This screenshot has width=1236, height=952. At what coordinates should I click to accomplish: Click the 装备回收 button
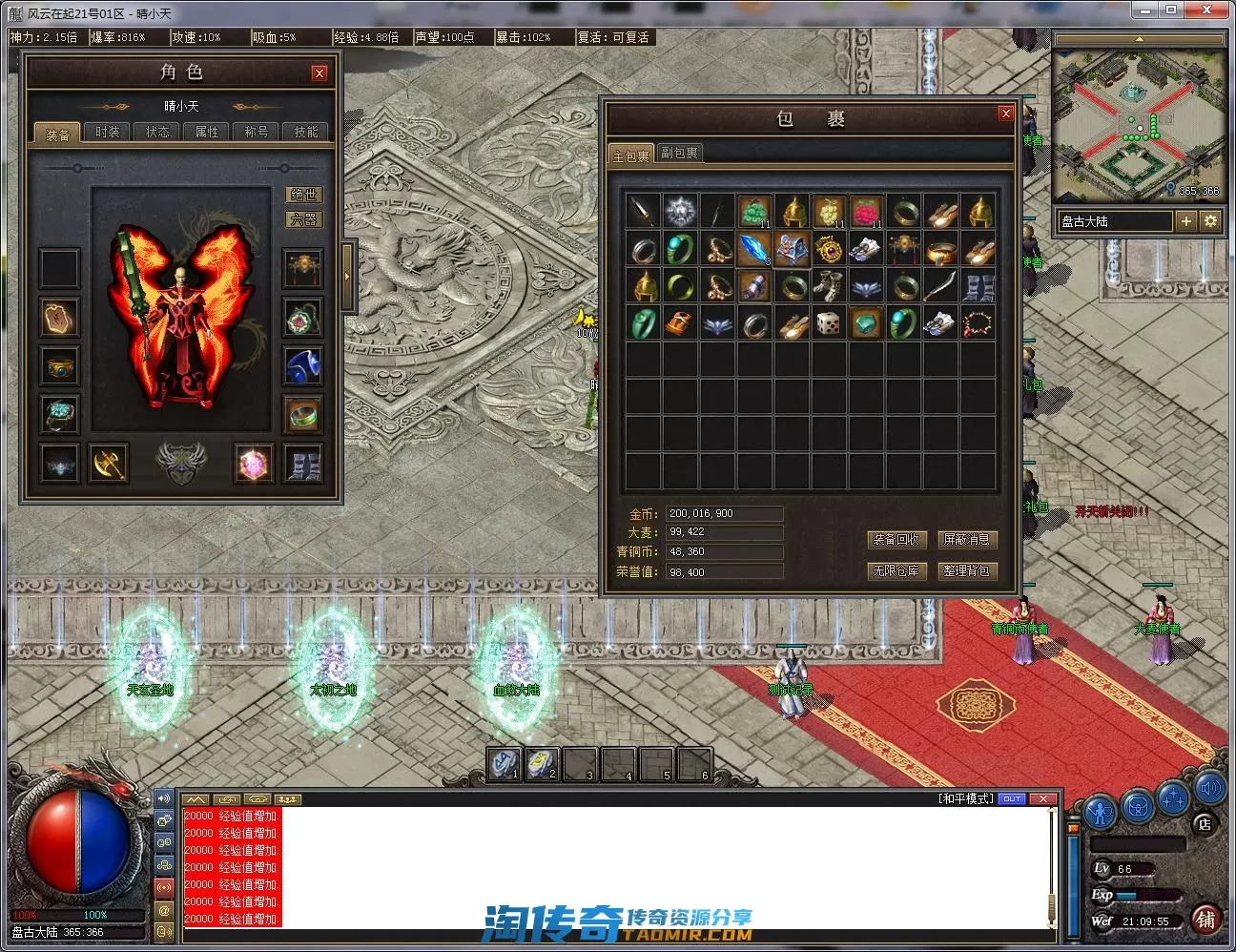tap(896, 539)
